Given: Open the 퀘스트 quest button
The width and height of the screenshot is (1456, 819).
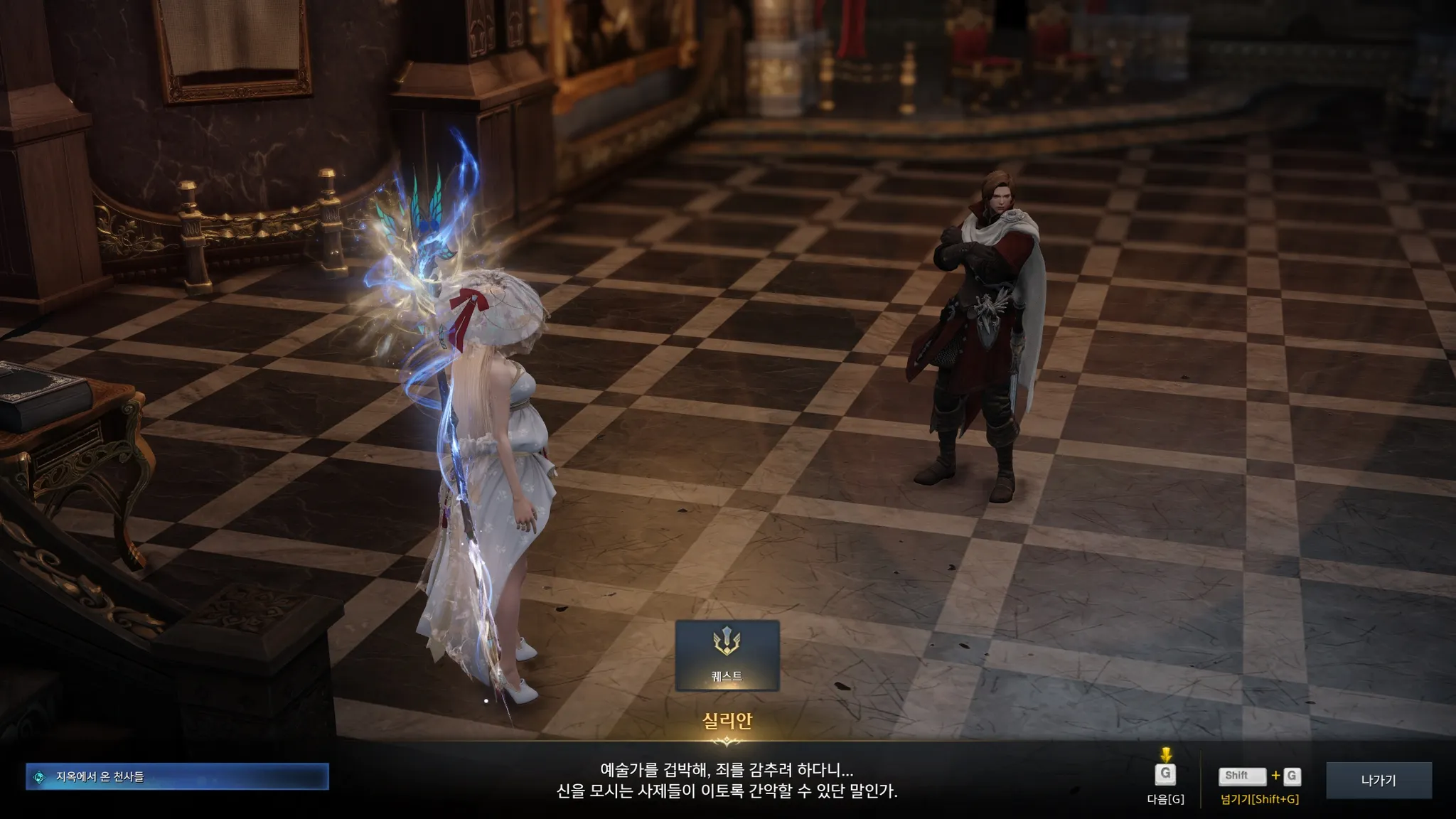Looking at the screenshot, I should tap(727, 655).
